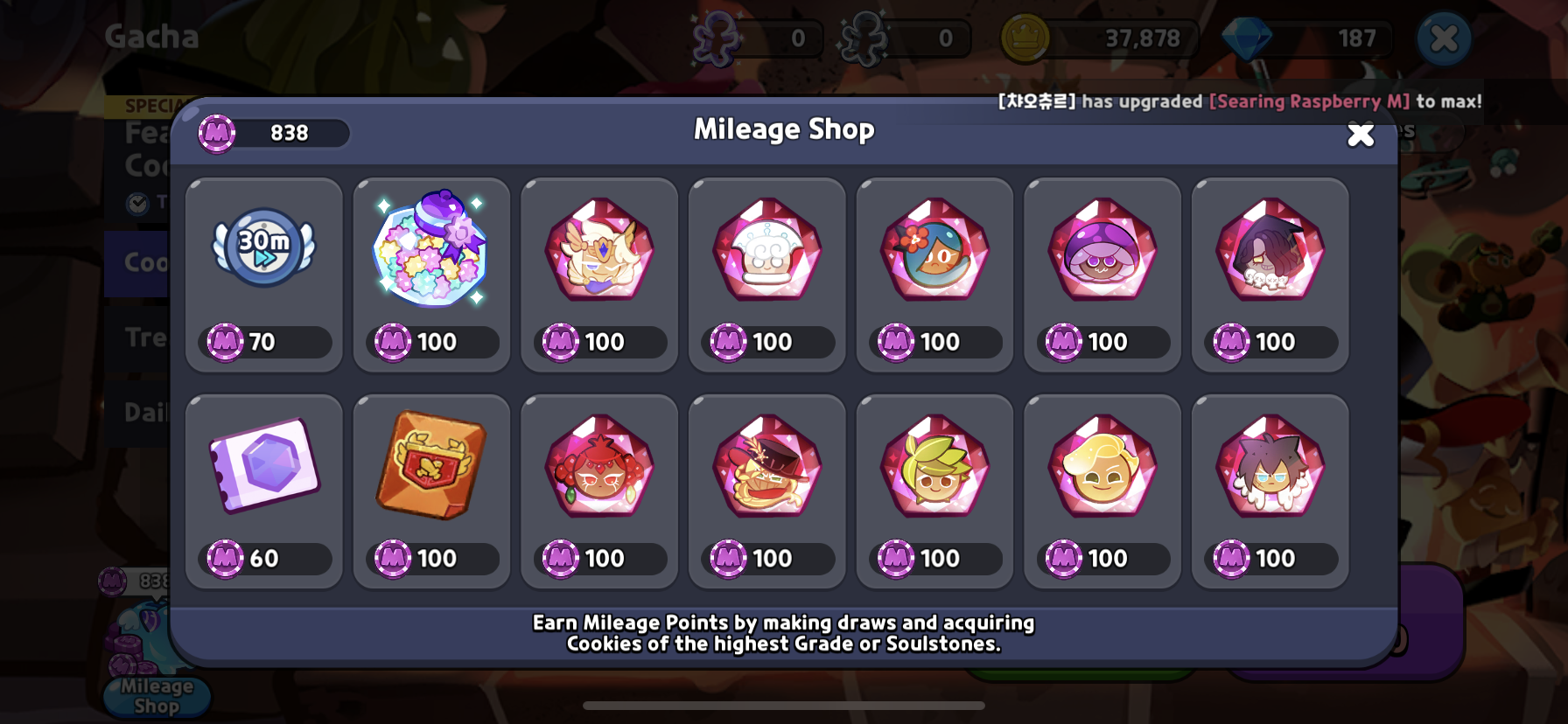Image resolution: width=1568 pixels, height=724 pixels.
Task: Close the Mileage Shop window
Action: (1360, 135)
